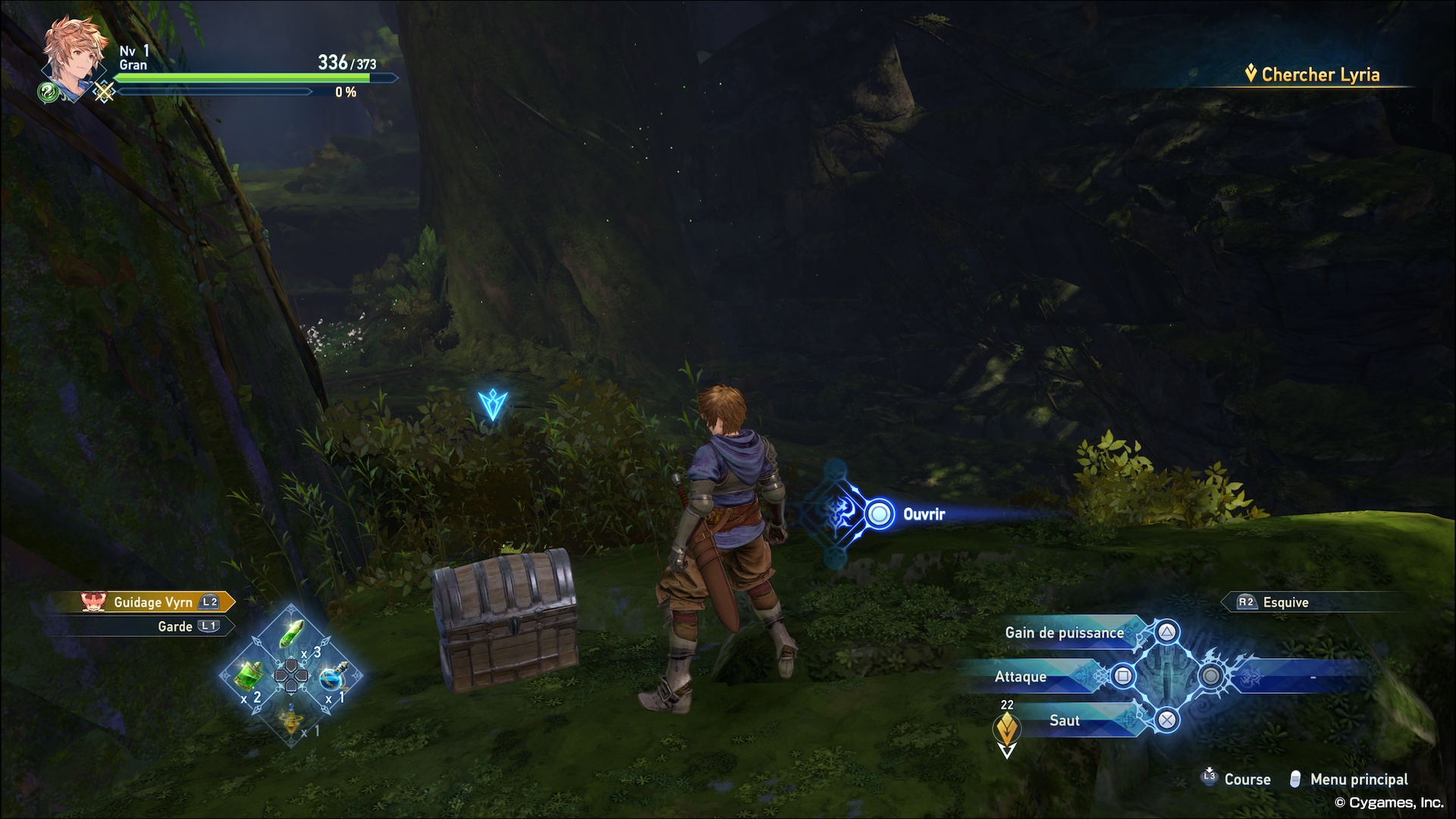Click the blue glowing waypoint marker
Screen dimensions: 1456x819
pos(492,404)
